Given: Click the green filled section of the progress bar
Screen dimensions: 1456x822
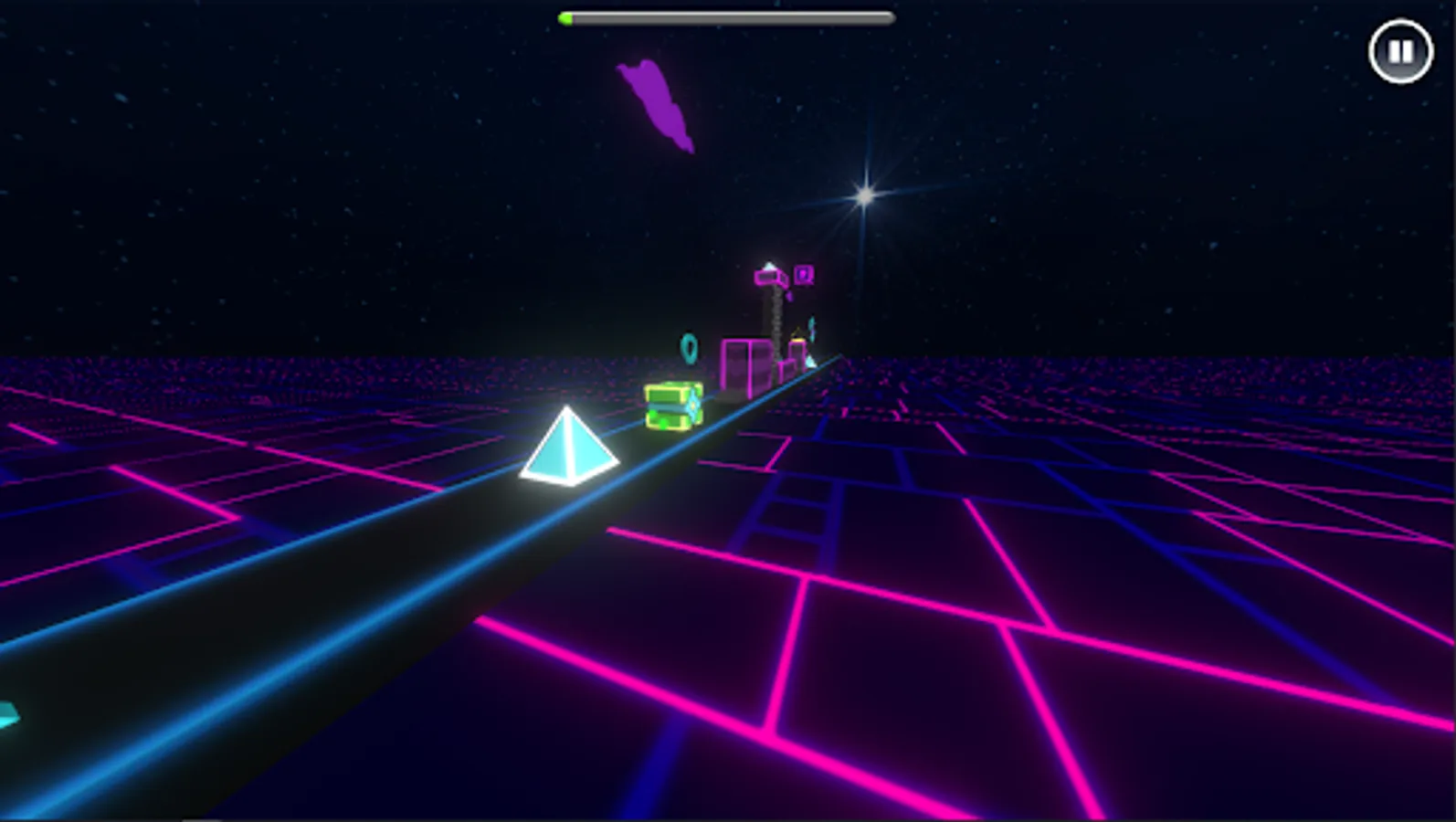Looking at the screenshot, I should pyautogui.click(x=564, y=16).
